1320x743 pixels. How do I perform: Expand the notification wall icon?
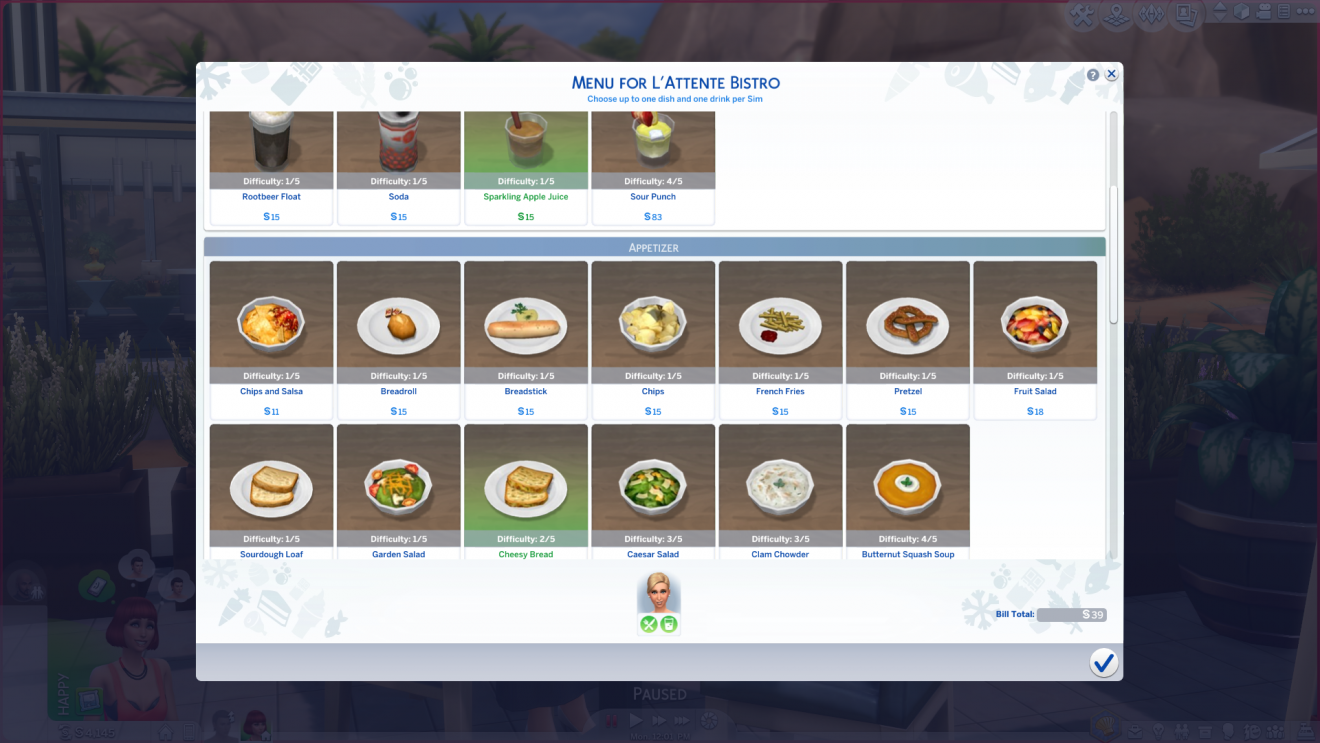pos(1283,14)
